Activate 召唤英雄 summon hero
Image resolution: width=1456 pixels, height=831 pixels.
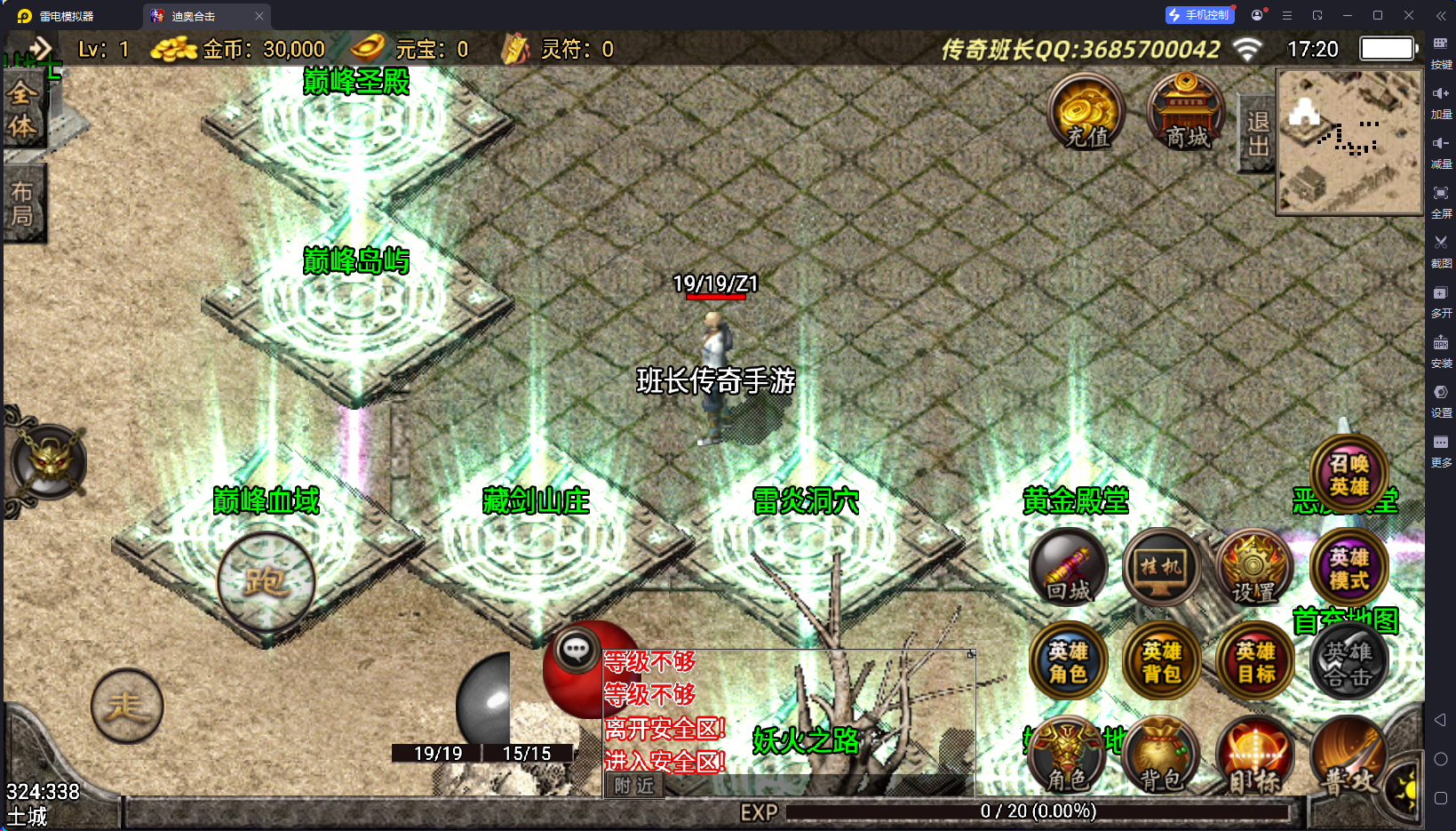tap(1349, 475)
